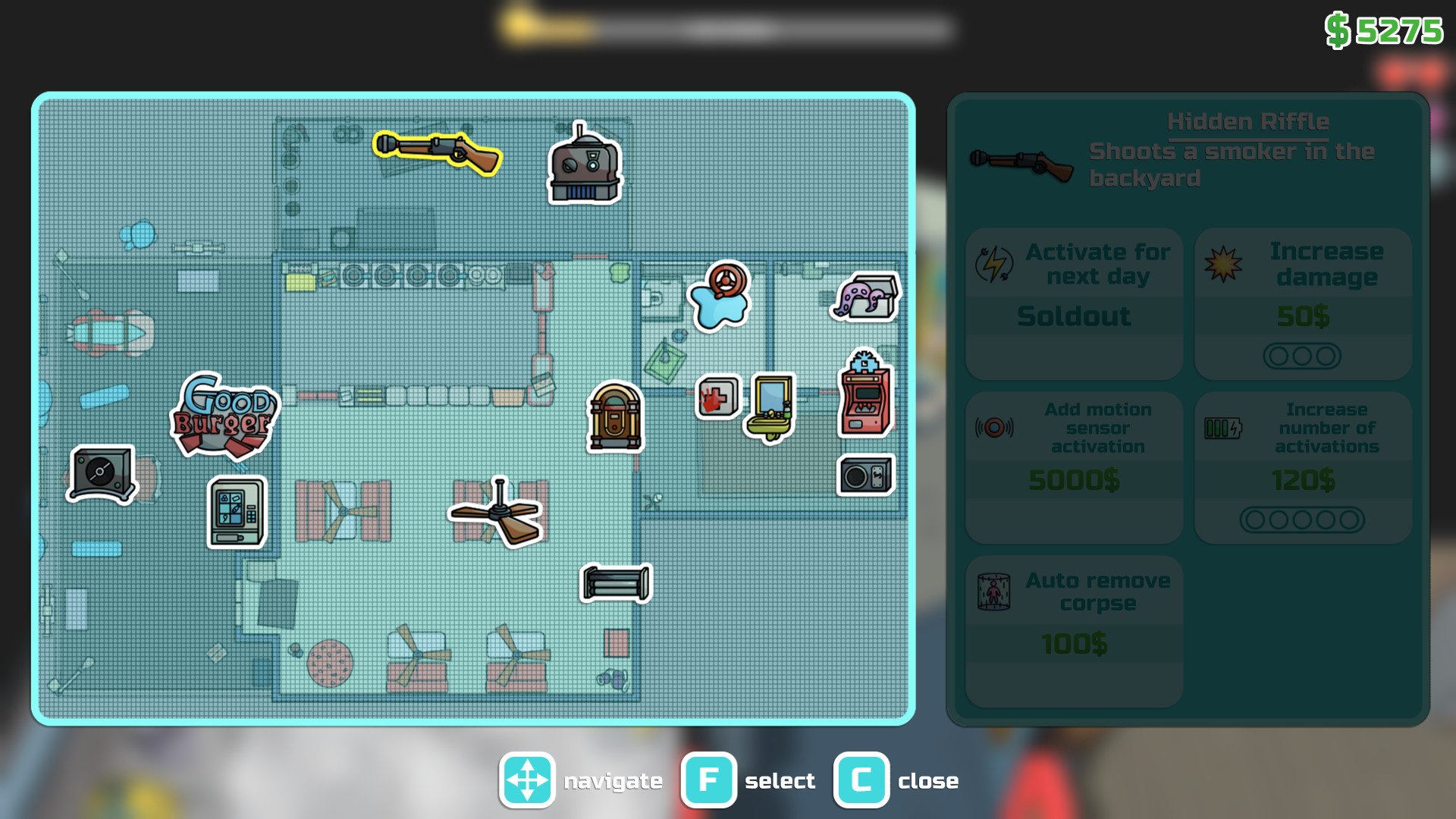Viewport: 1456px width, 819px height.
Task: Click the first aid kit trap
Action: click(716, 397)
